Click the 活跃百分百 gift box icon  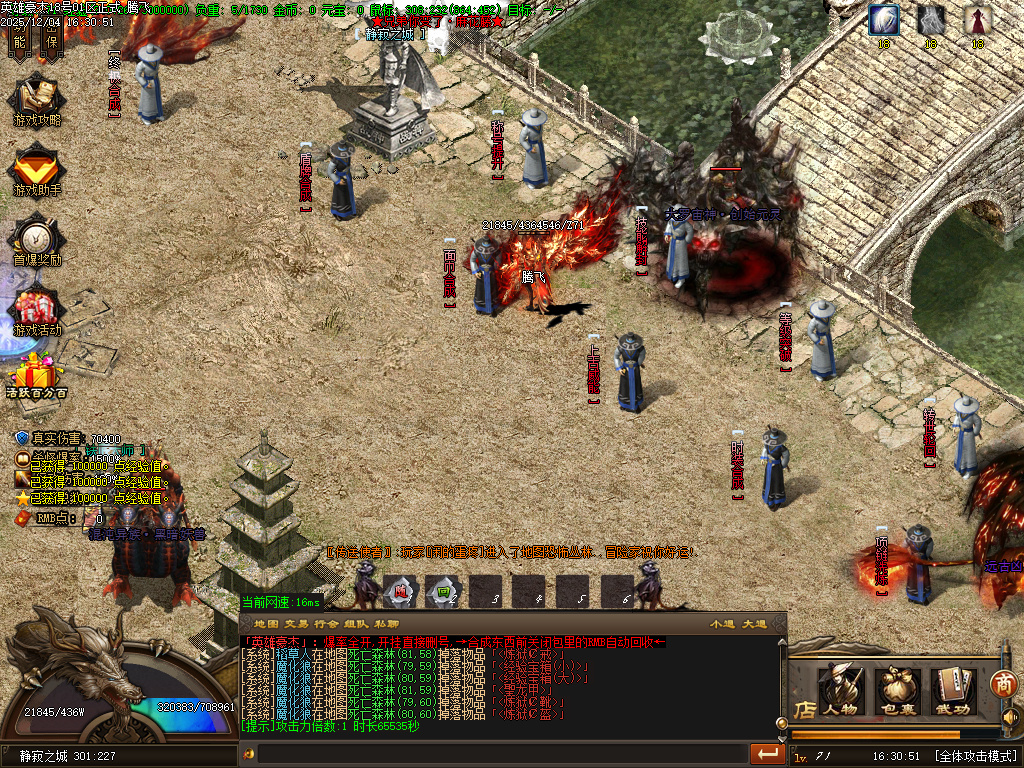pyautogui.click(x=37, y=376)
